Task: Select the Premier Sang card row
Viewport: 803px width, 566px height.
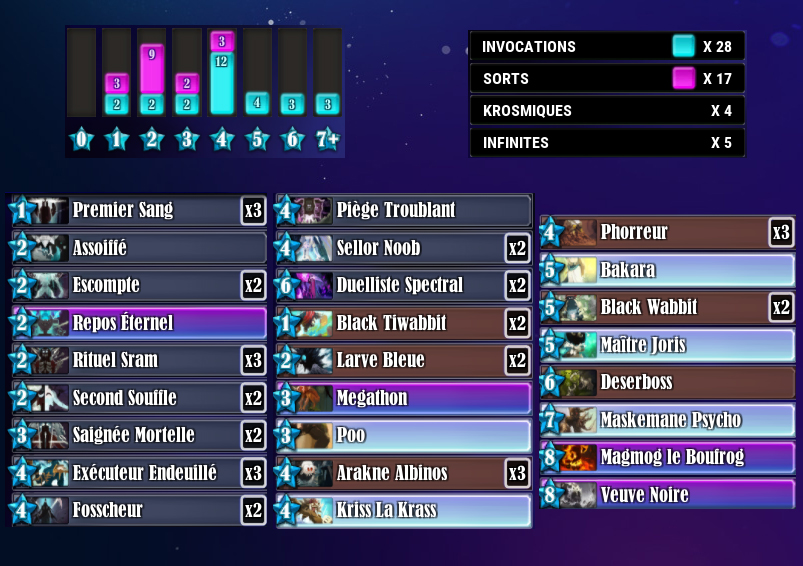Action: (140, 210)
